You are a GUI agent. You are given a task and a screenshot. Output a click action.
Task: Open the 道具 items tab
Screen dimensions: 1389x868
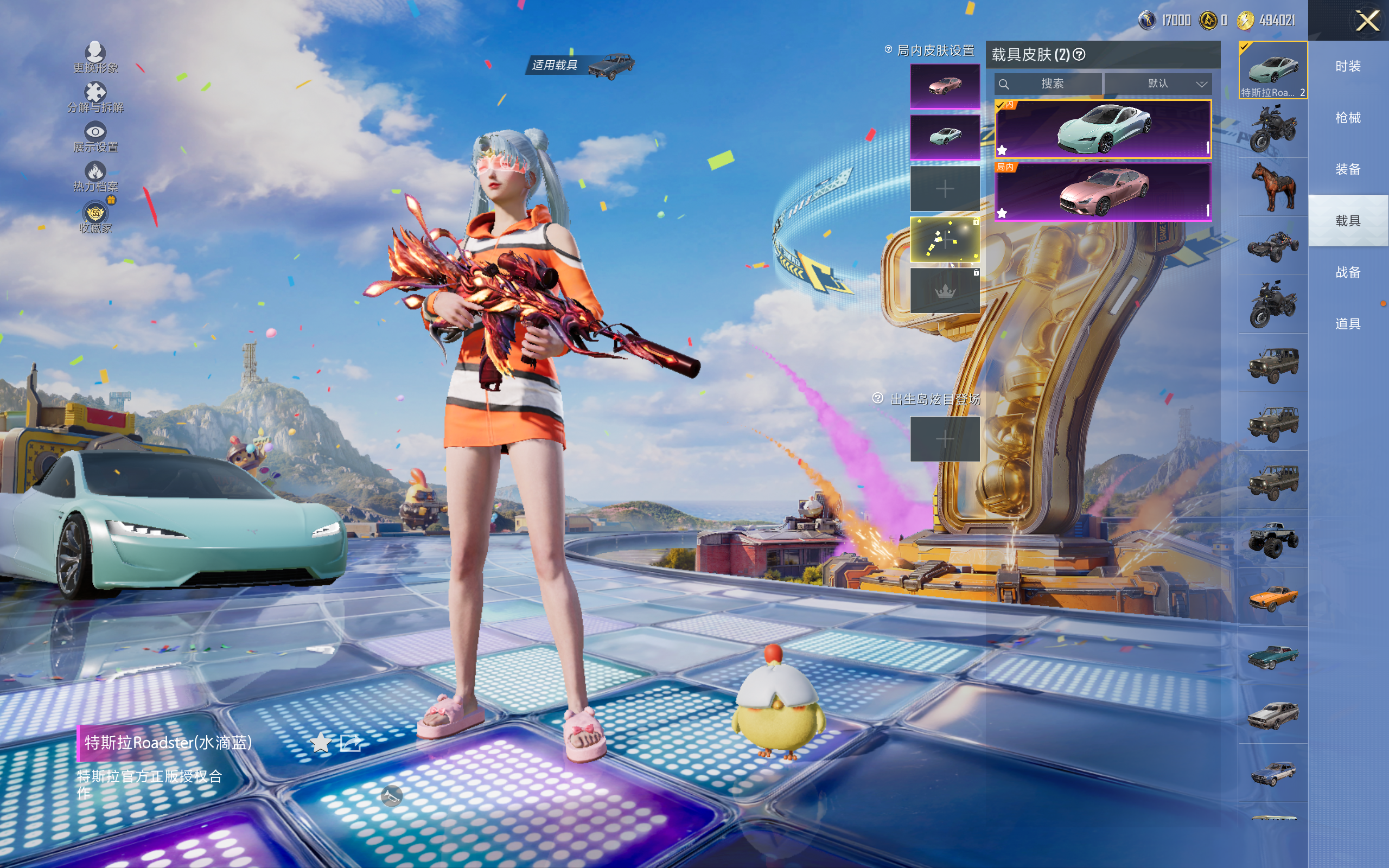pos(1348,324)
